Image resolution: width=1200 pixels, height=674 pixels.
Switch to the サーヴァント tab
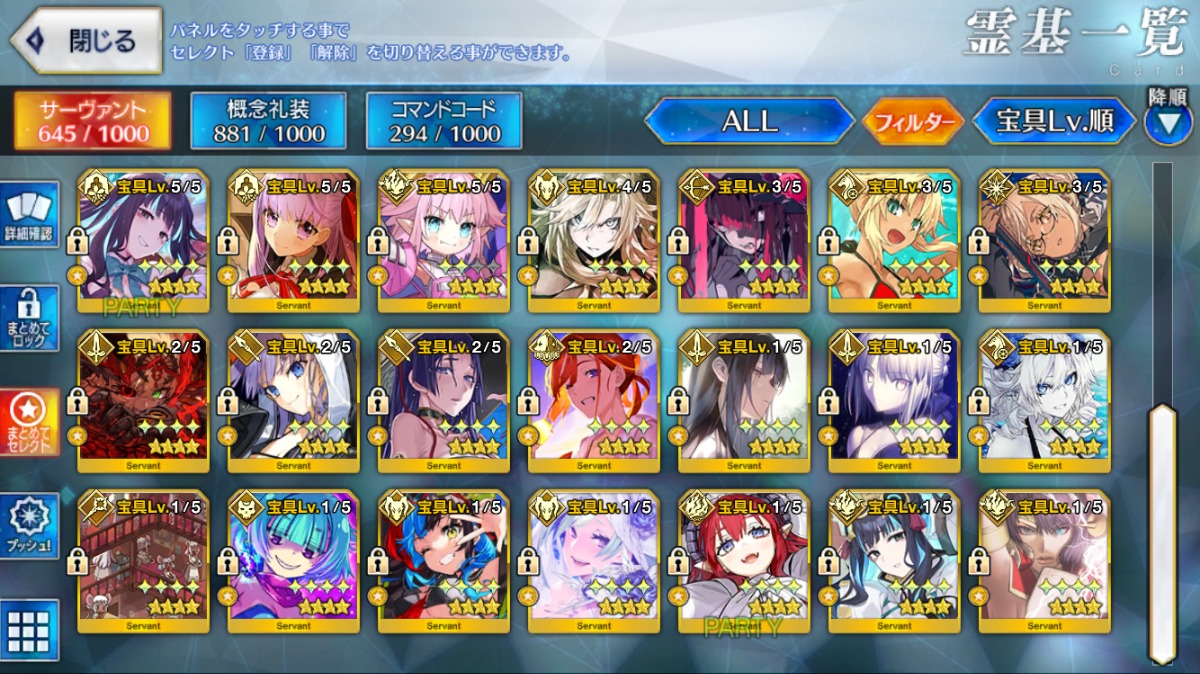coord(93,122)
